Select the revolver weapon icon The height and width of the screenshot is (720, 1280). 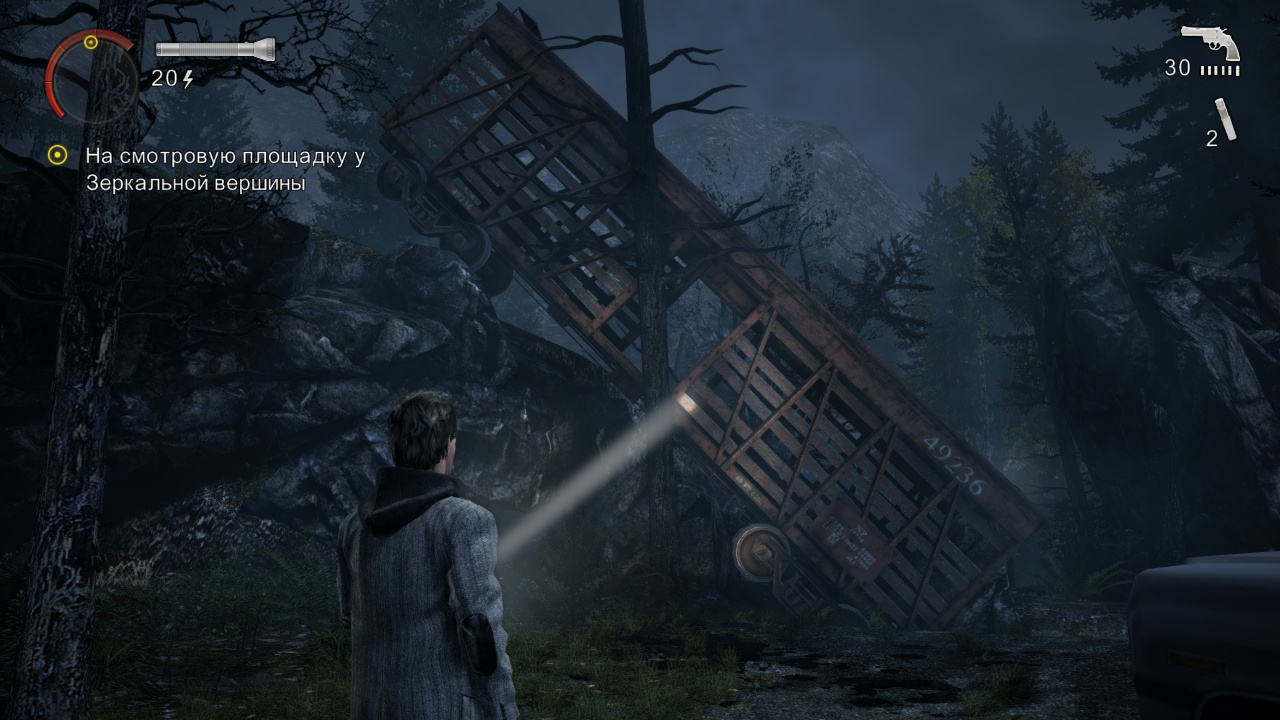(x=1211, y=43)
